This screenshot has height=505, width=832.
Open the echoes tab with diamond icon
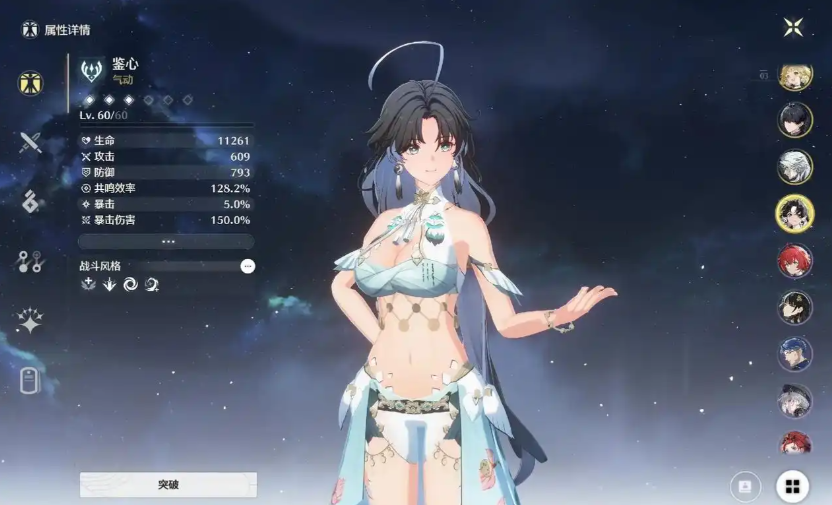[30, 201]
